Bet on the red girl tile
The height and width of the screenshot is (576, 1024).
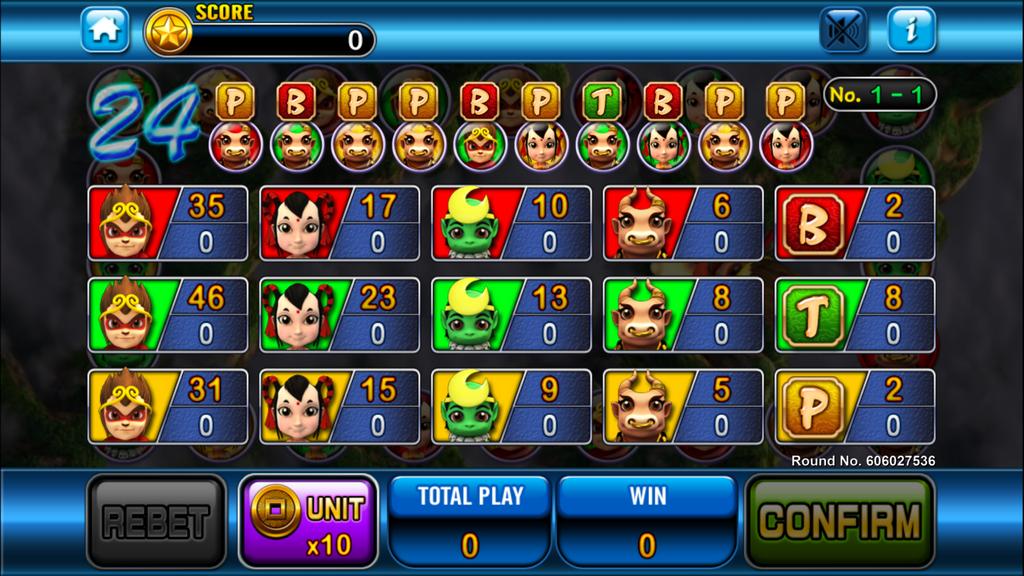tap(340, 223)
